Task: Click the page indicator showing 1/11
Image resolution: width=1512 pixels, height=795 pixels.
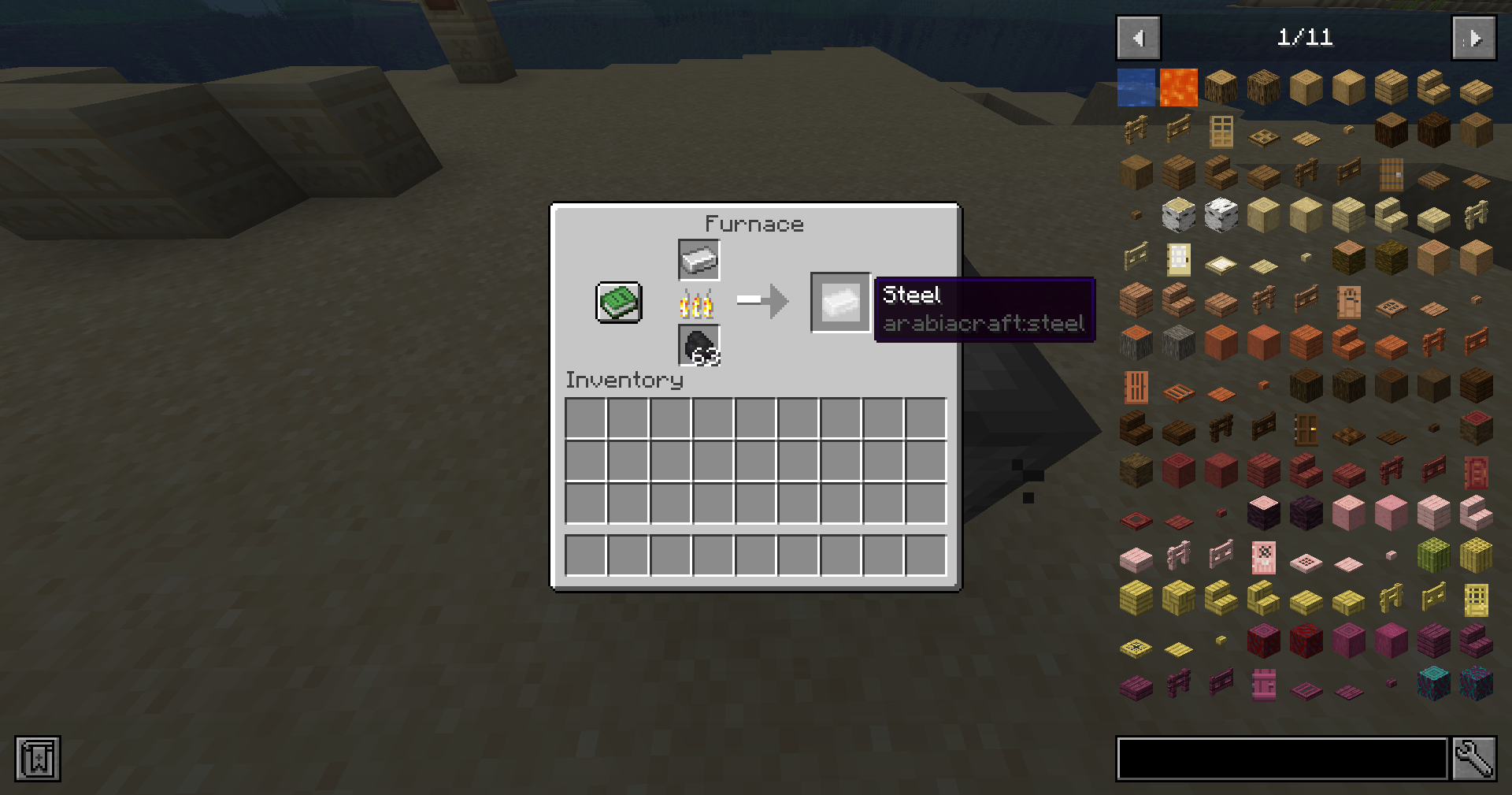Action: (1306, 36)
